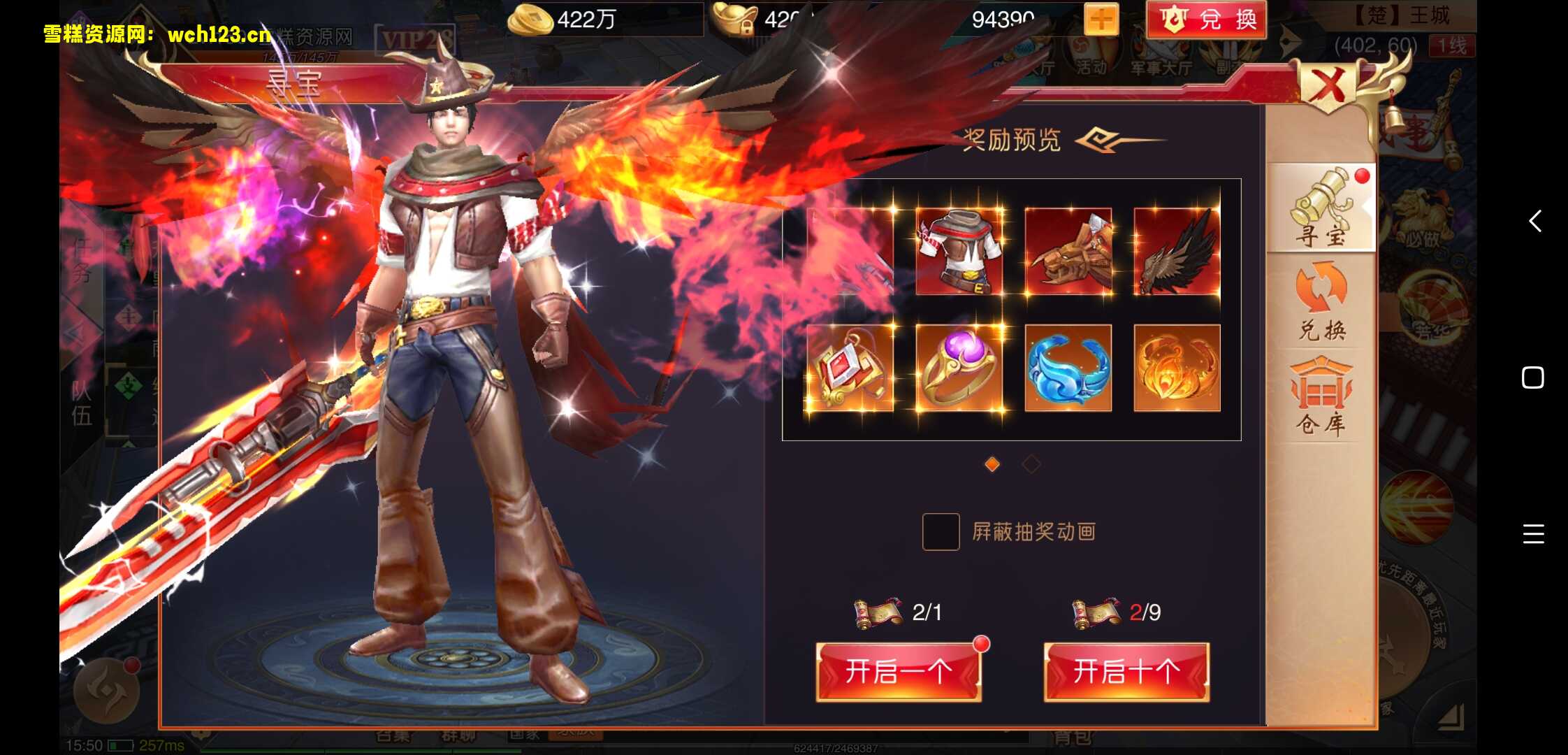Open the 群聊 group chat tab

point(458,736)
